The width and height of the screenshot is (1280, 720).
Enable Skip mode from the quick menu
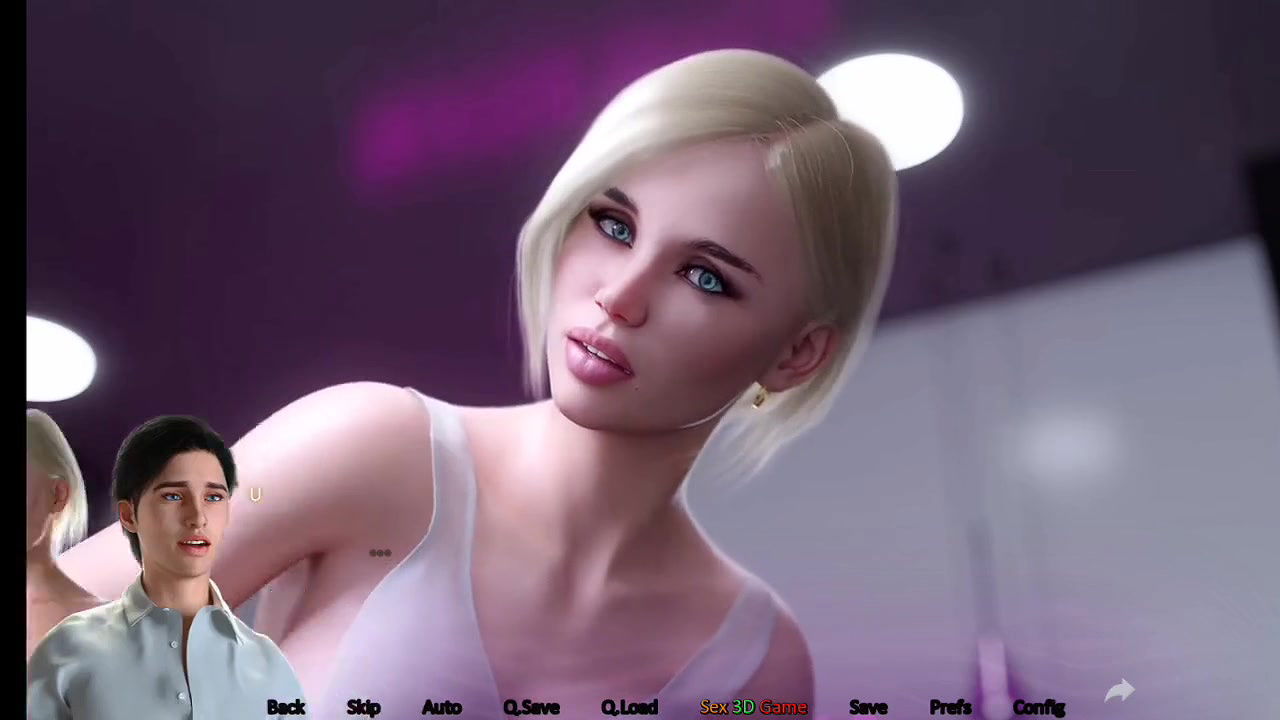(363, 707)
